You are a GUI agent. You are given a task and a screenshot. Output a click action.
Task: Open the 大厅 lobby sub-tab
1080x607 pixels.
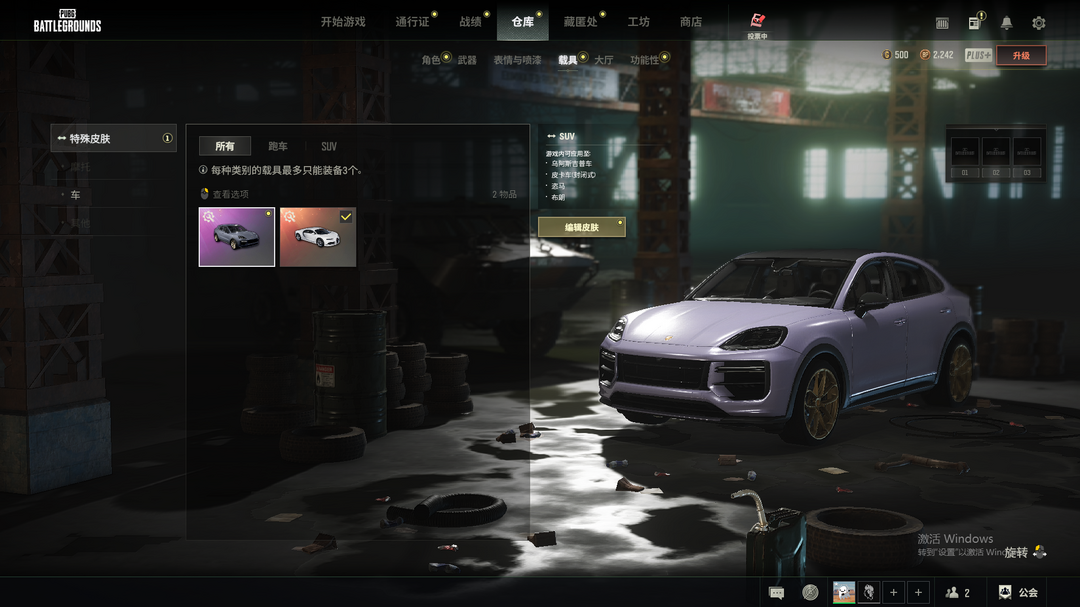pyautogui.click(x=603, y=60)
